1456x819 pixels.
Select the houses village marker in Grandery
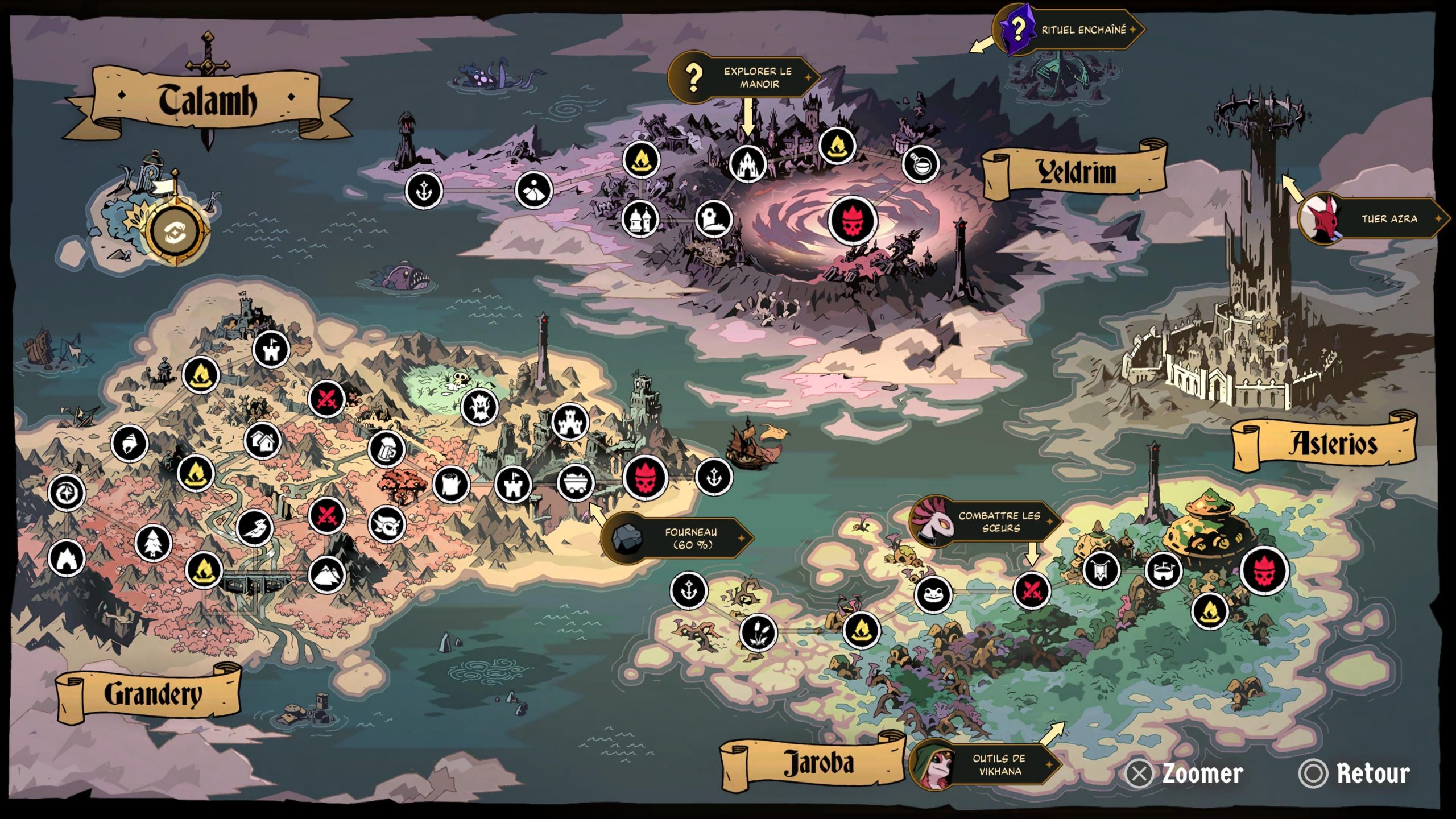[263, 440]
